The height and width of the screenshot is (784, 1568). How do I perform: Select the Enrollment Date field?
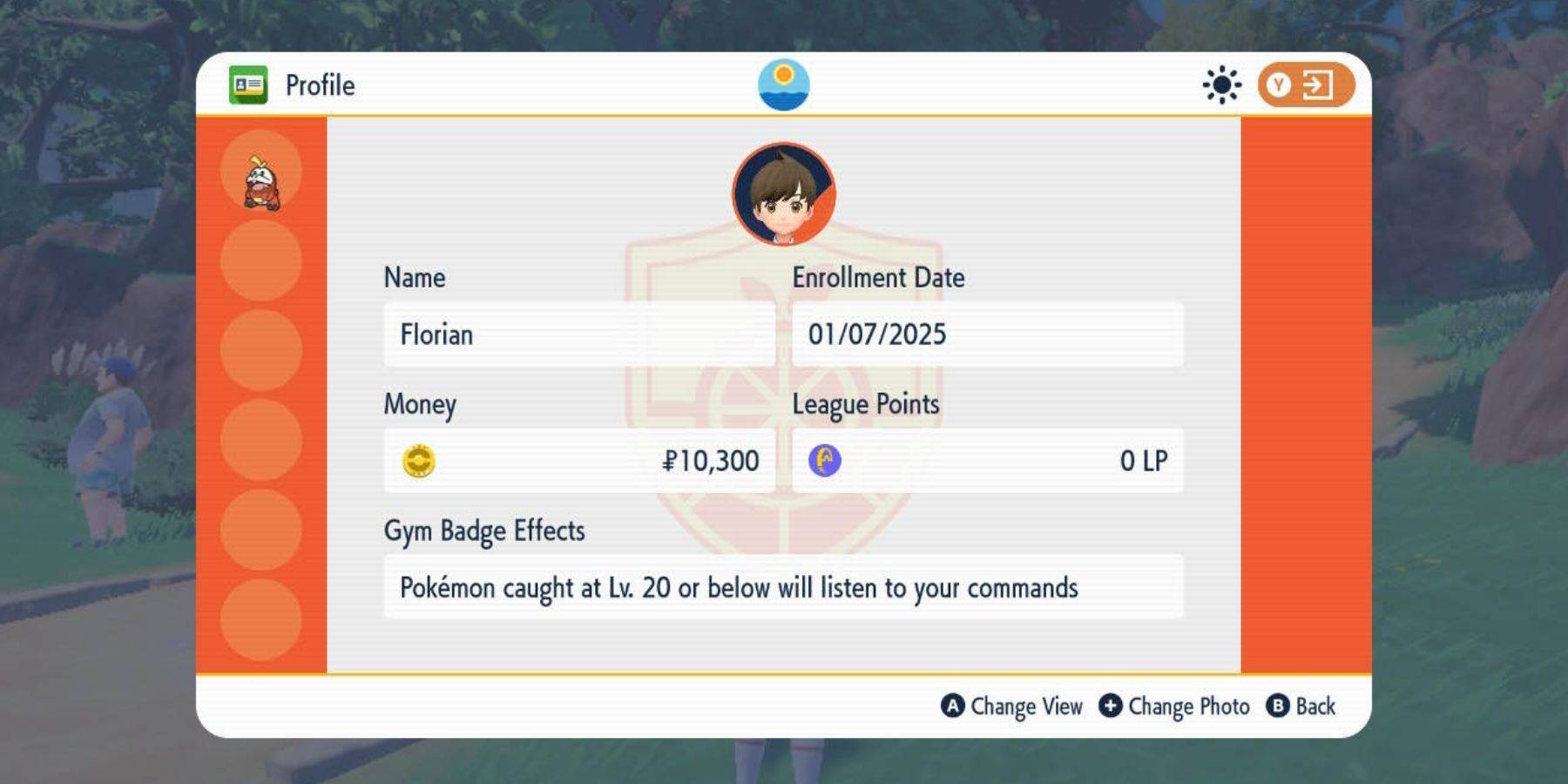click(x=989, y=334)
